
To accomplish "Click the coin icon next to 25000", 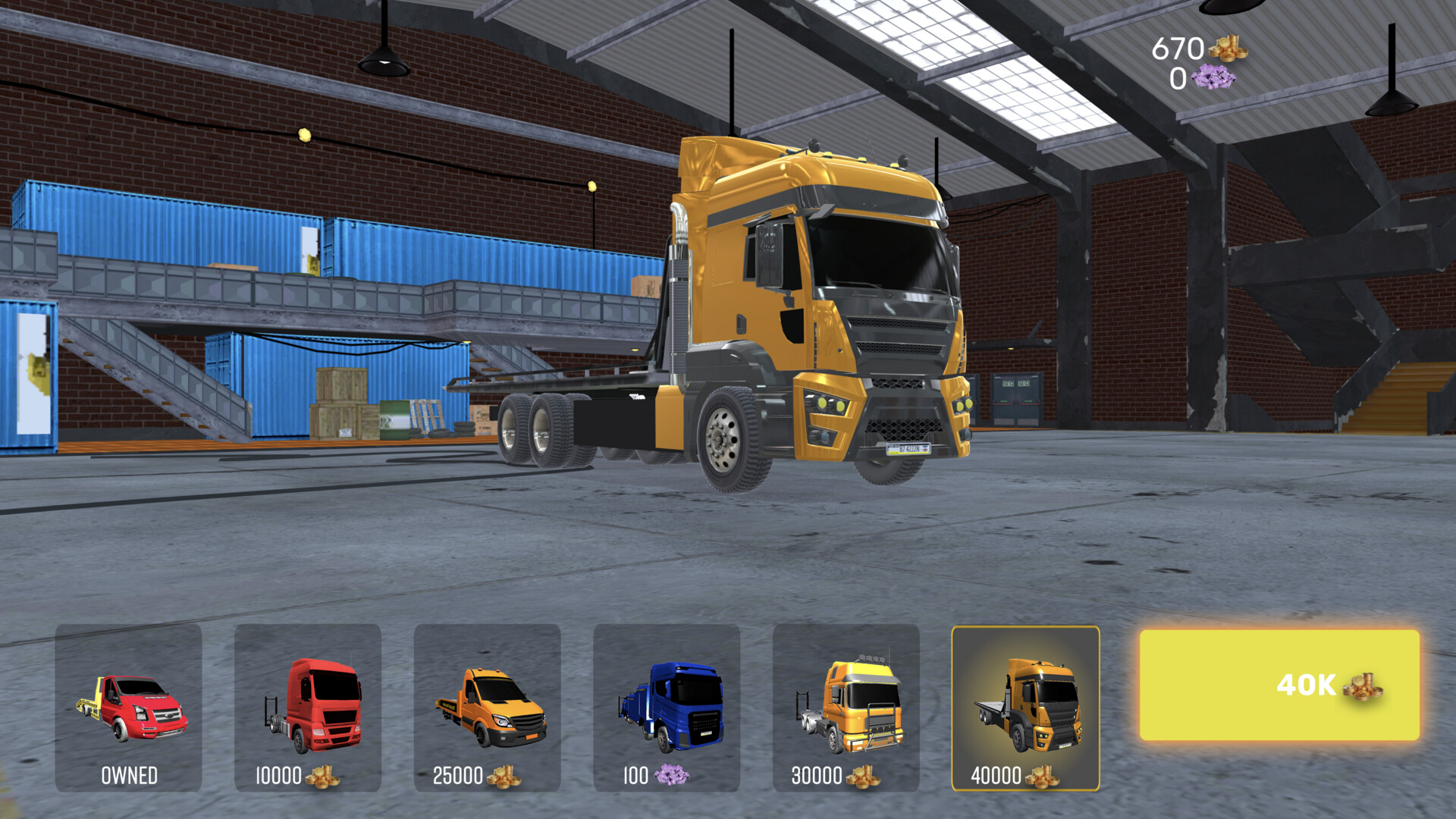I will tap(504, 776).
